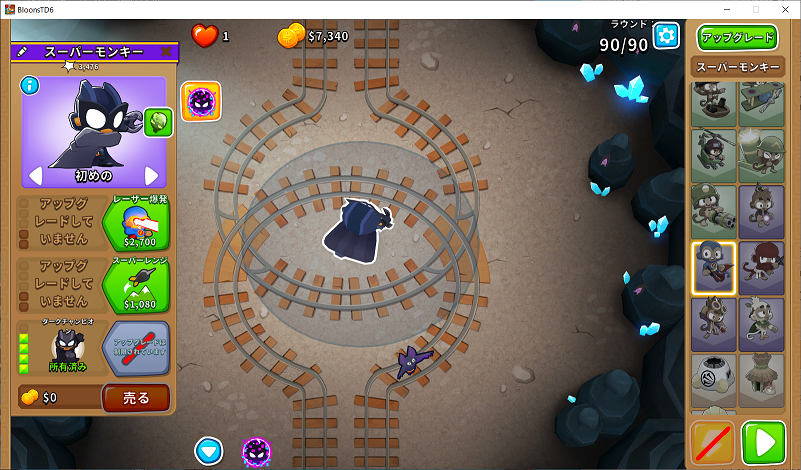Open the blue tower info icon
This screenshot has height=470, width=801.
[x=30, y=86]
